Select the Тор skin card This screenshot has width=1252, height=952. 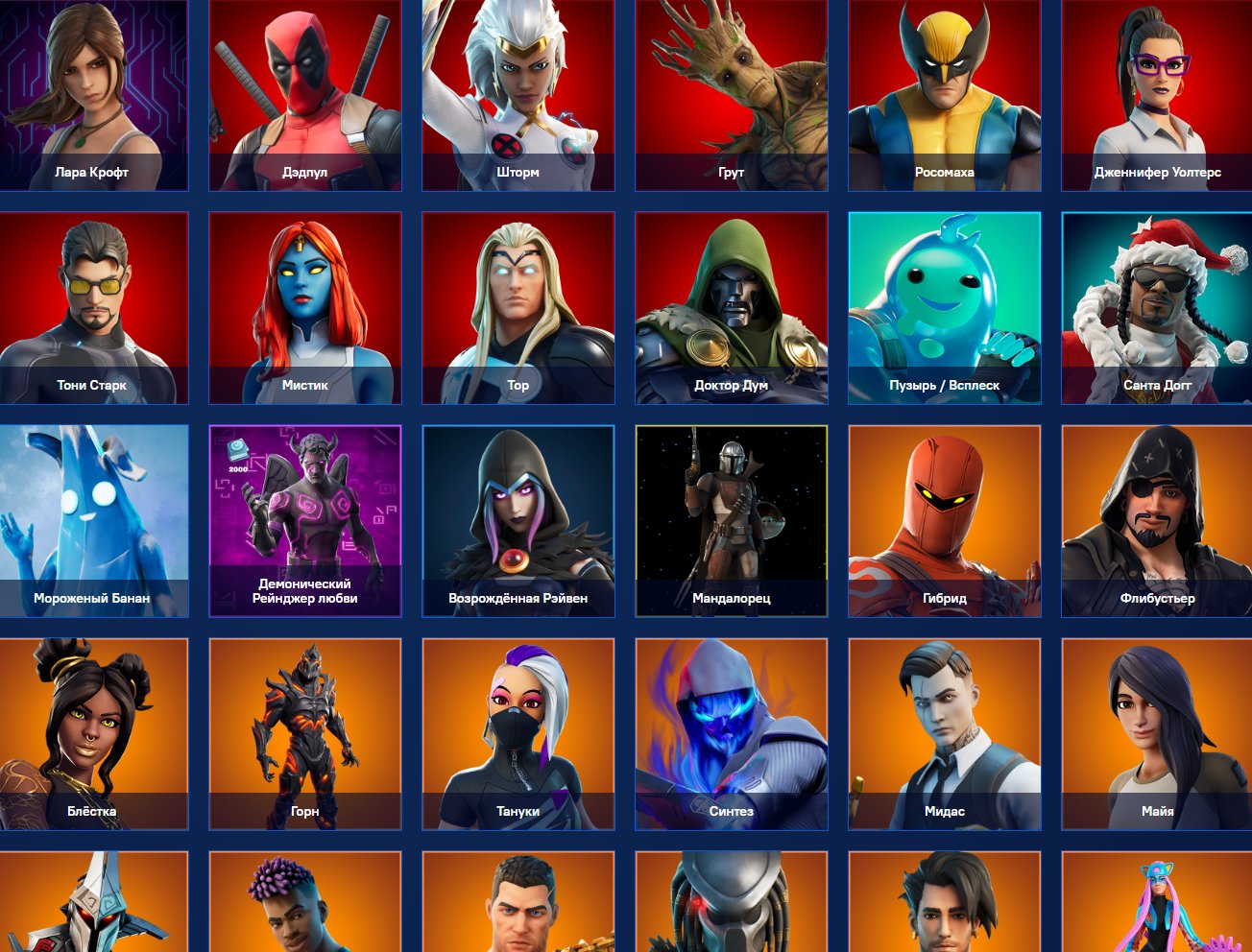point(518,307)
